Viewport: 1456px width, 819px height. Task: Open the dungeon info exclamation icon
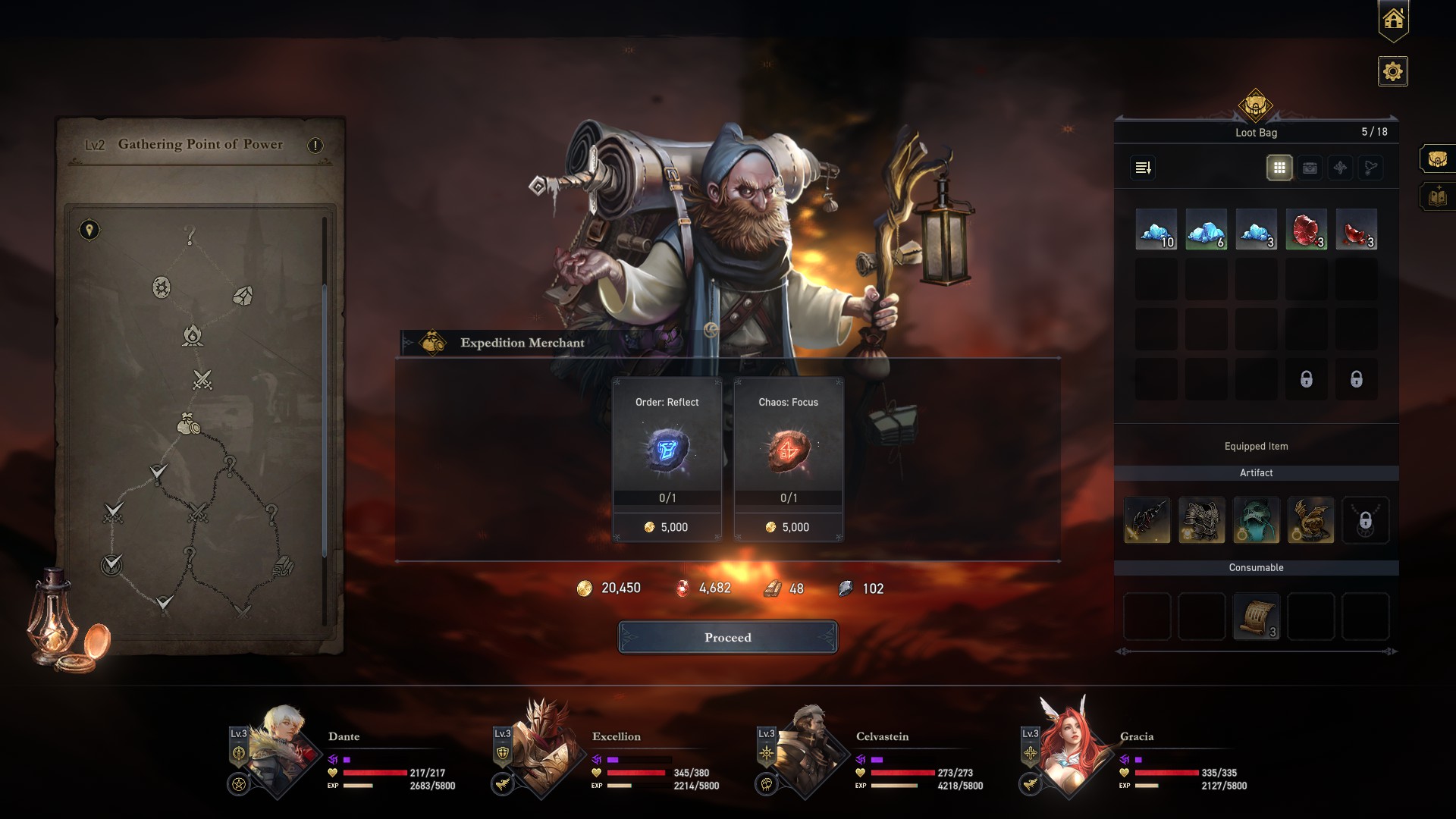pos(315,145)
